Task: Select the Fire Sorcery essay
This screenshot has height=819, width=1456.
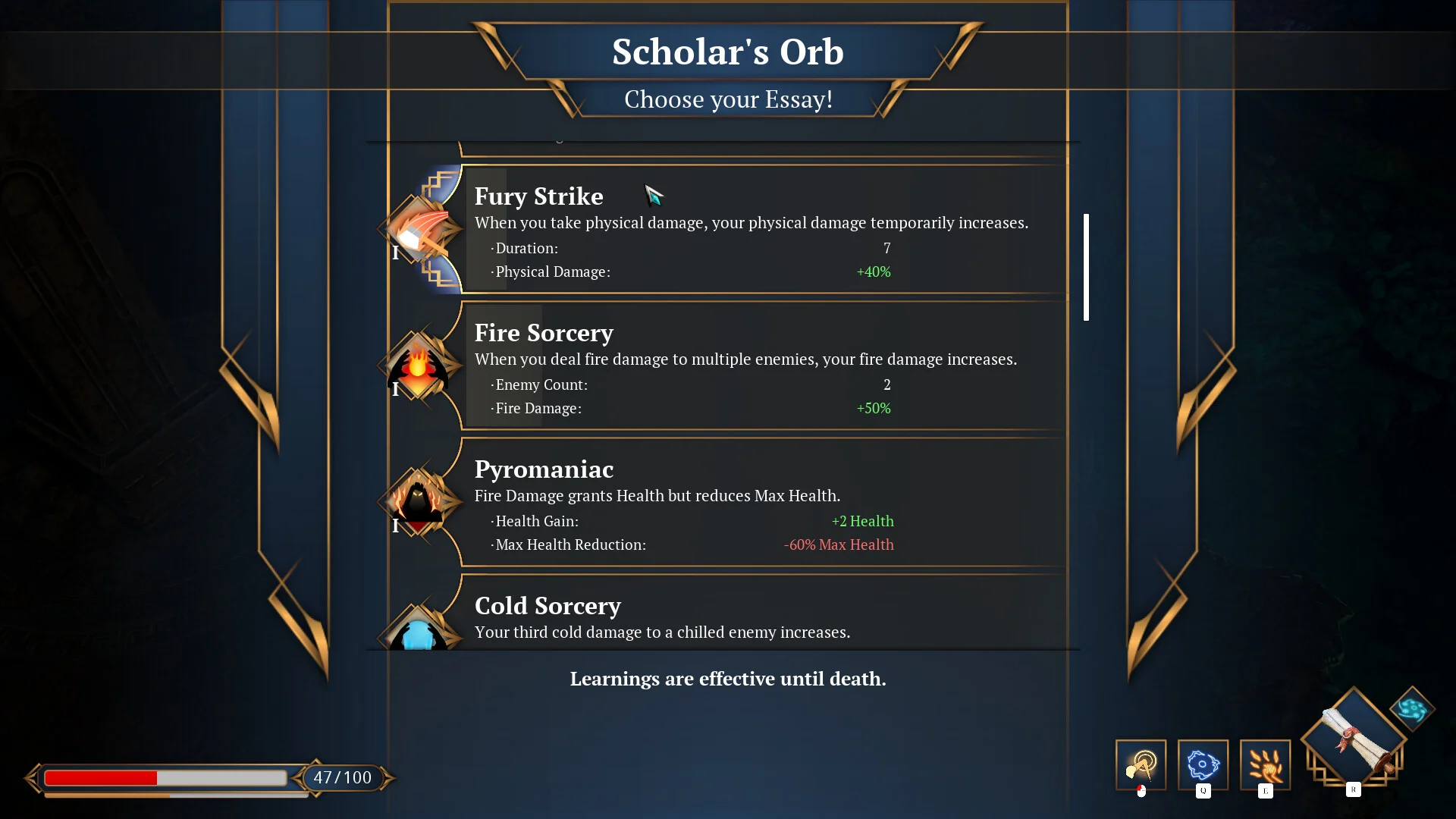Action: pyautogui.click(x=758, y=366)
